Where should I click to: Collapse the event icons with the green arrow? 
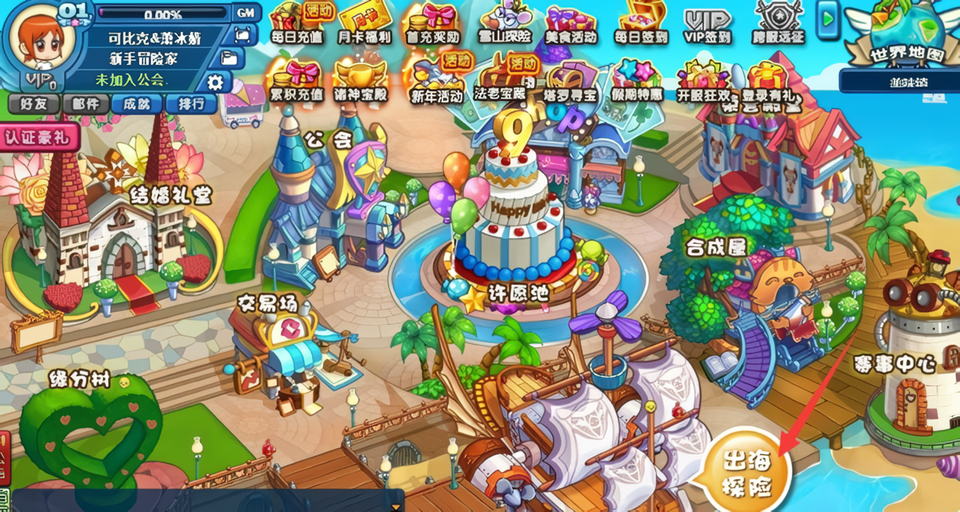[x=827, y=18]
